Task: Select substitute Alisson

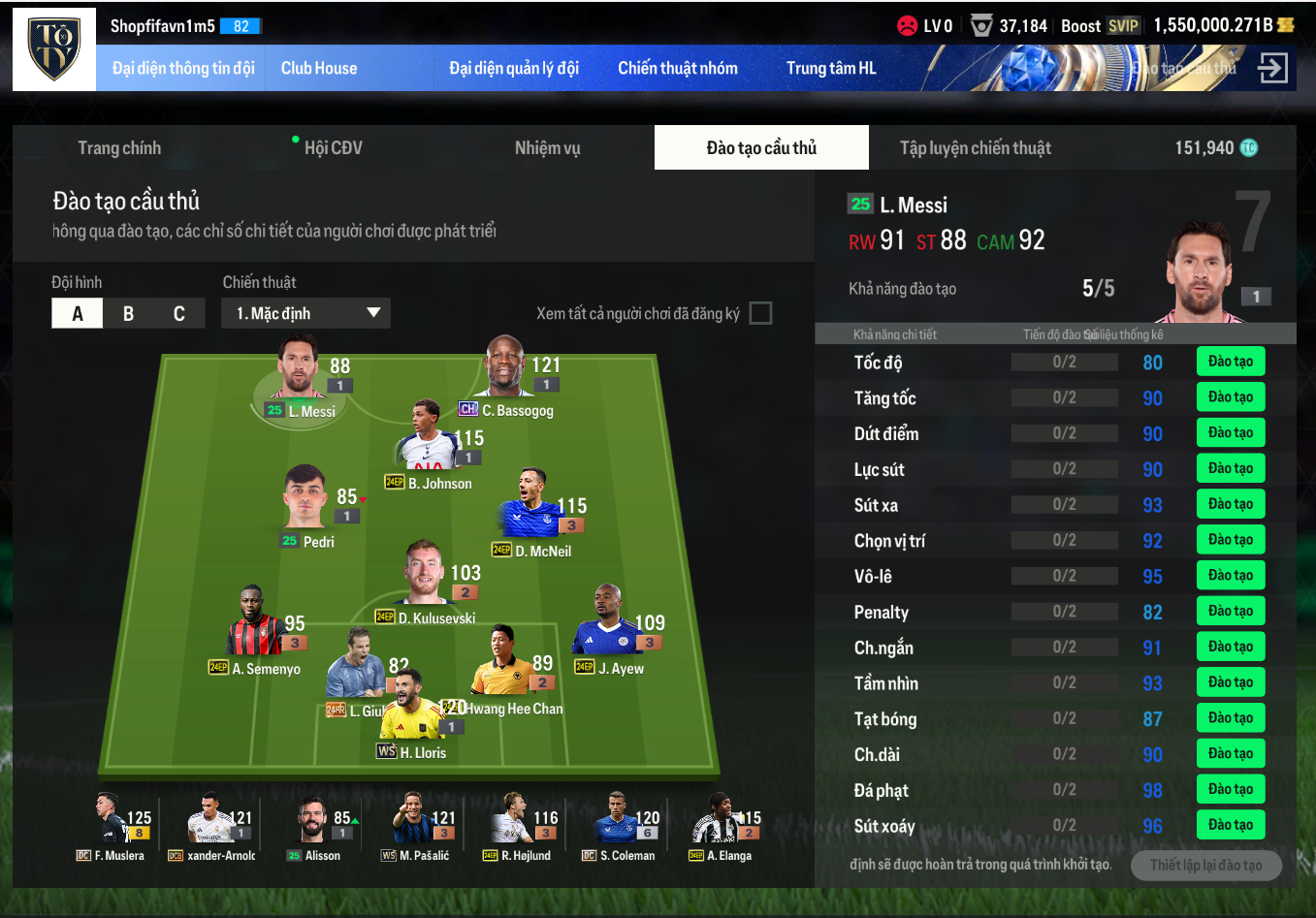Action: point(312,822)
